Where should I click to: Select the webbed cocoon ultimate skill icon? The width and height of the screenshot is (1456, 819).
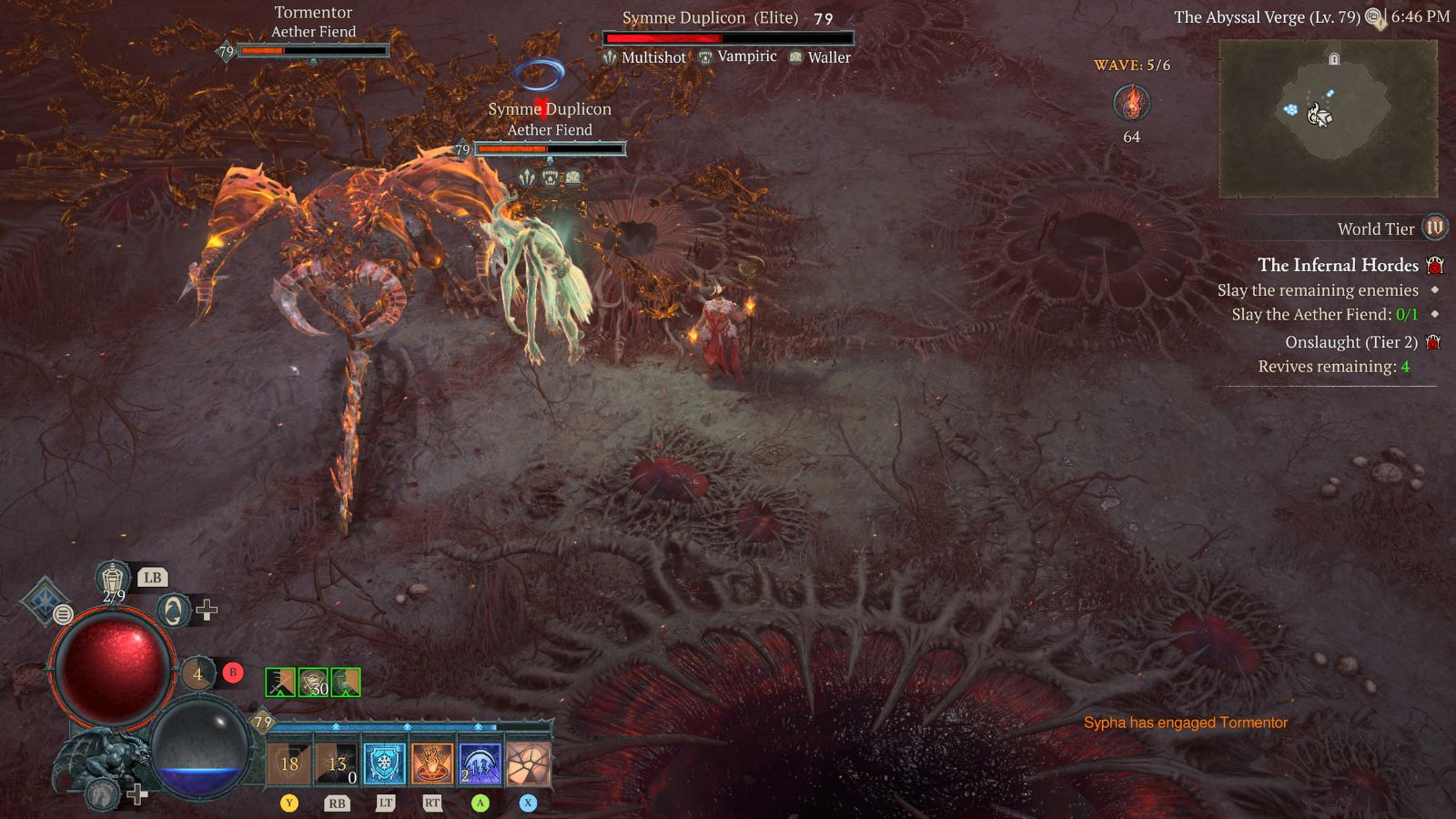click(x=529, y=763)
